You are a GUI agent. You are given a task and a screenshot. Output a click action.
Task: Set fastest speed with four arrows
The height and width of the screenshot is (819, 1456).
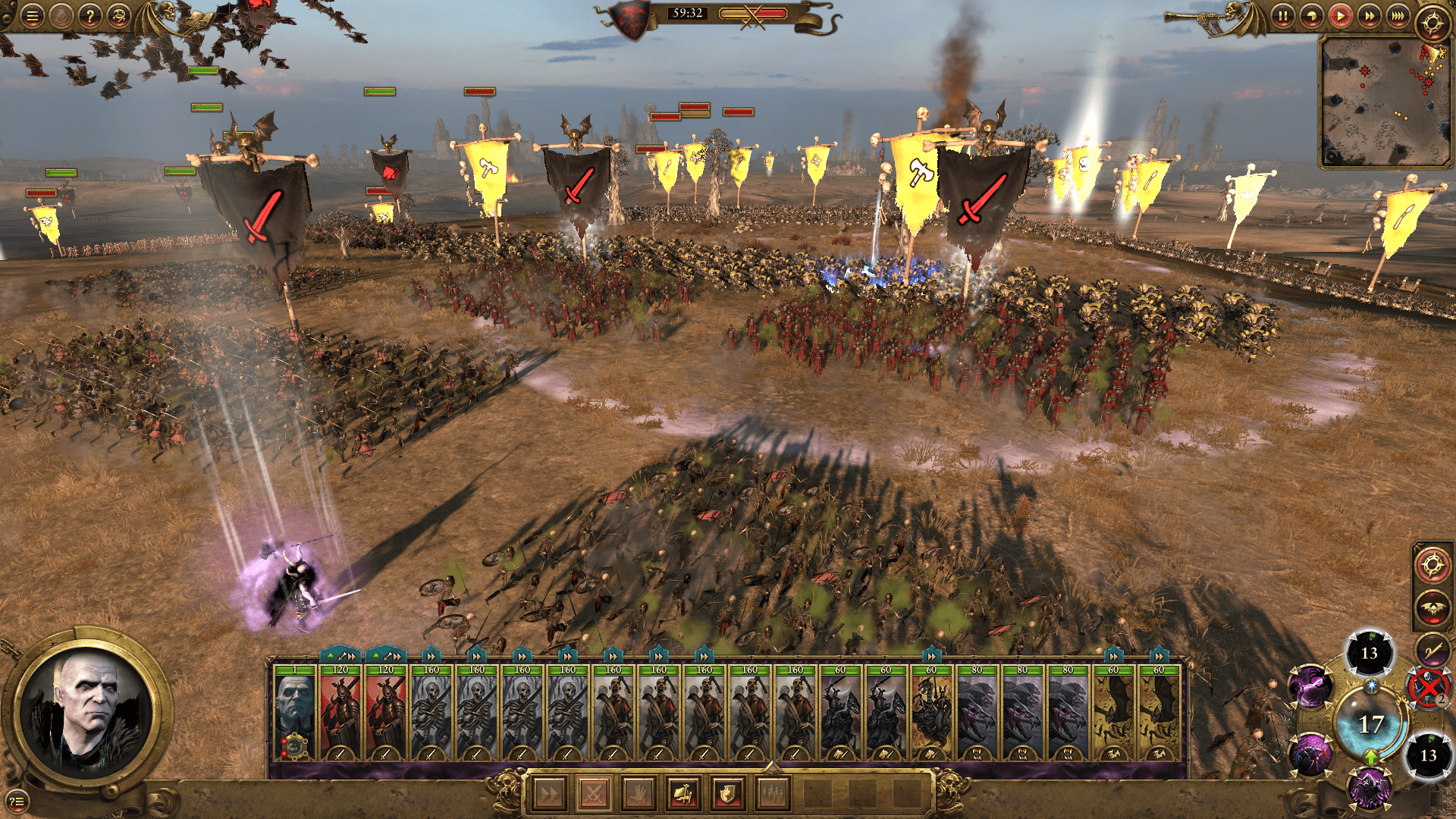coord(1398,16)
